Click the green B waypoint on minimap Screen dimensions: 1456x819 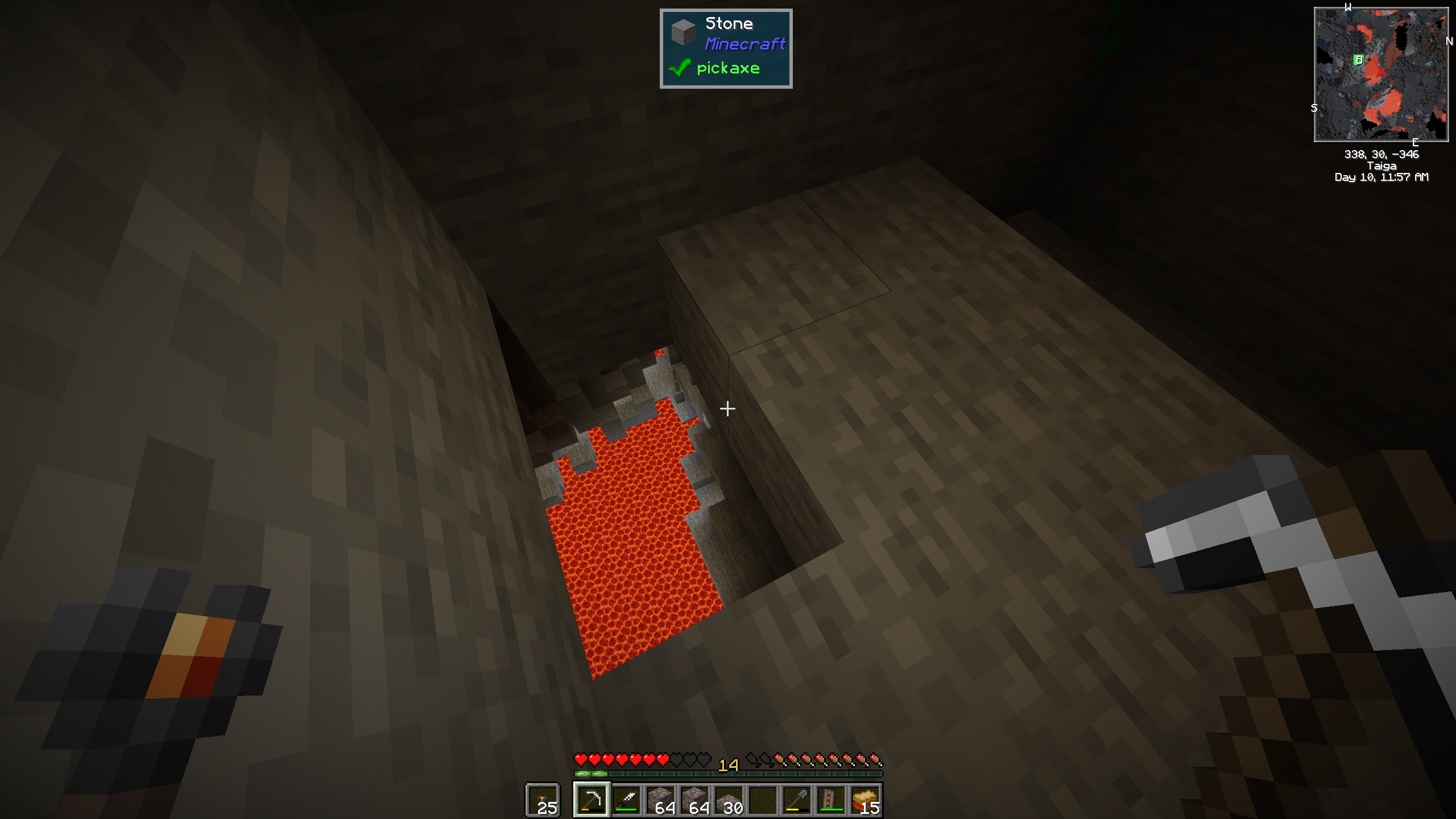1359,60
